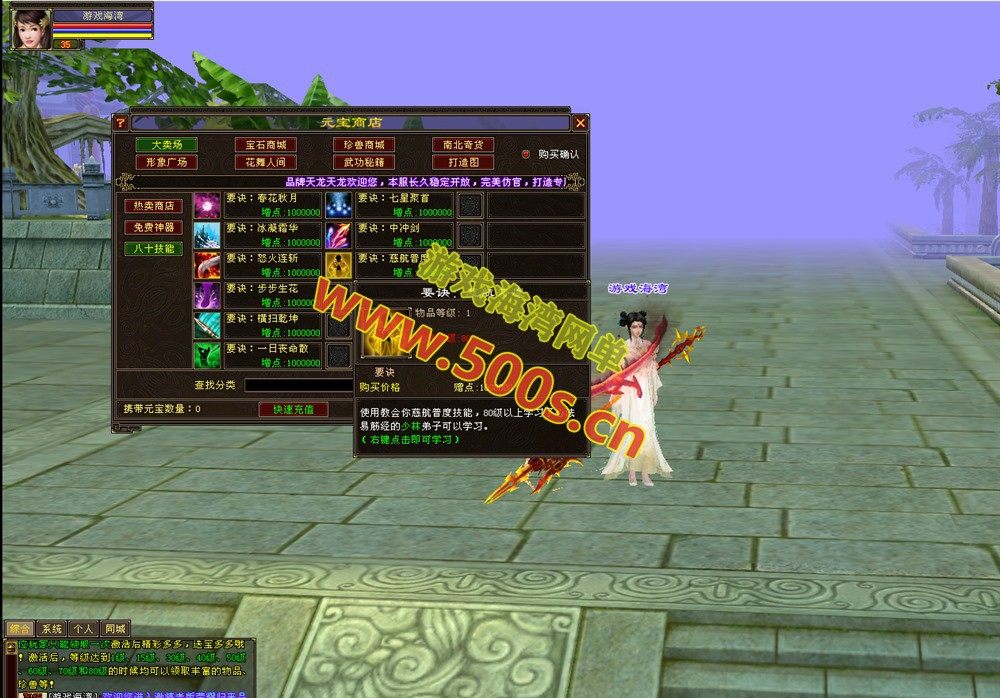Click the player portrait avatar
The width and height of the screenshot is (1000, 698).
pos(31,28)
